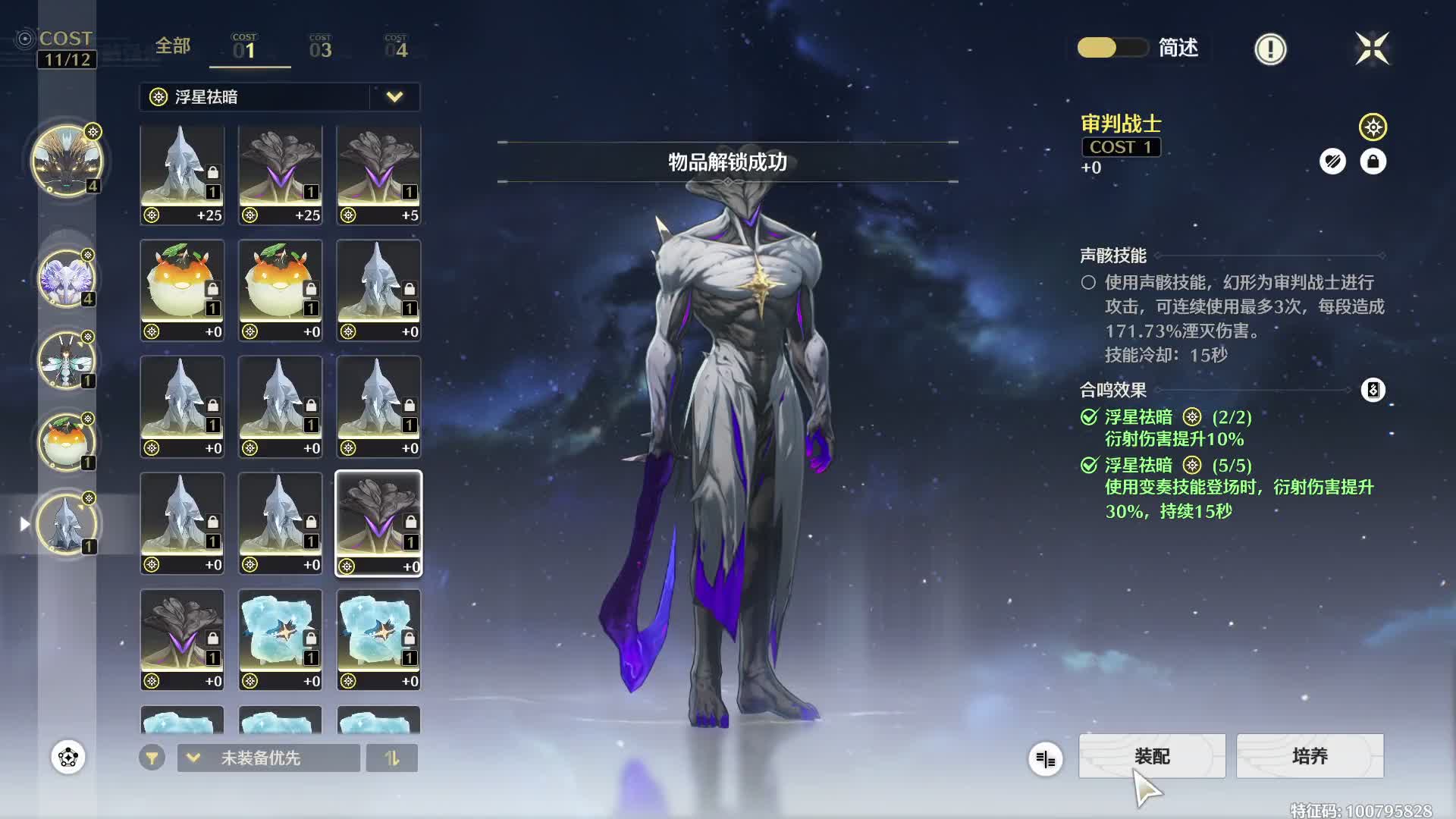Open the exclamation mark info icon

1270,49
